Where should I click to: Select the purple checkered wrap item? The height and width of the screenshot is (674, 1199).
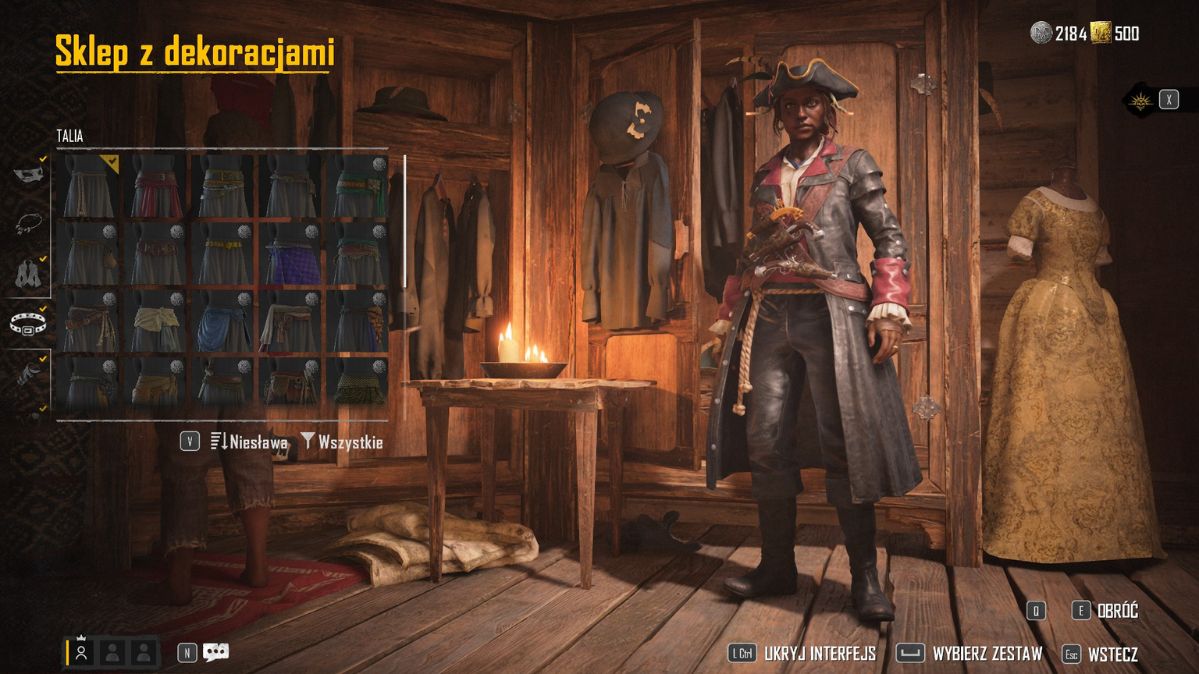pos(291,254)
